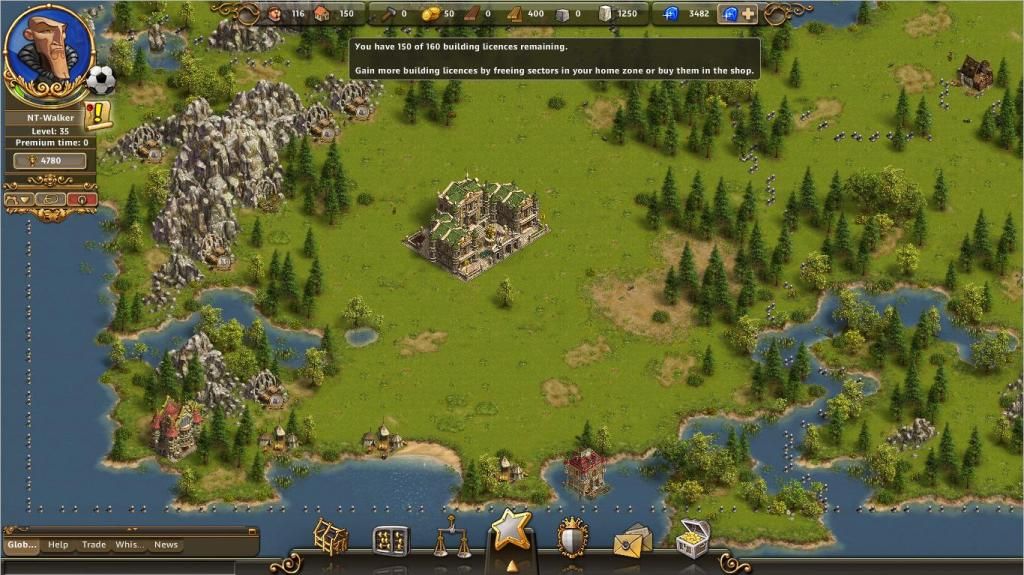Click the soccer ball event icon
1024x575 pixels.
[x=100, y=79]
